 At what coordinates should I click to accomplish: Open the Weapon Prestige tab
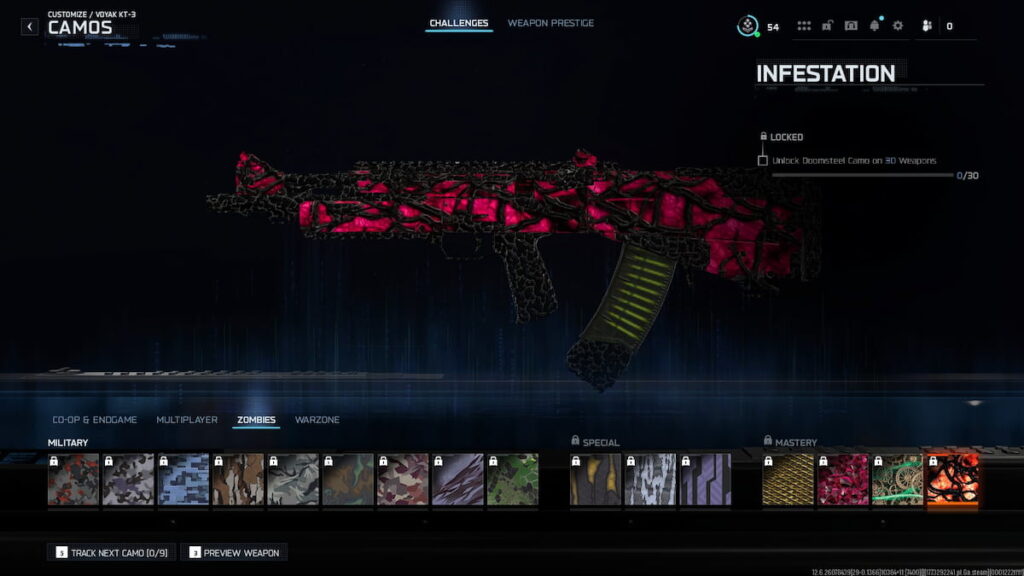(x=550, y=23)
